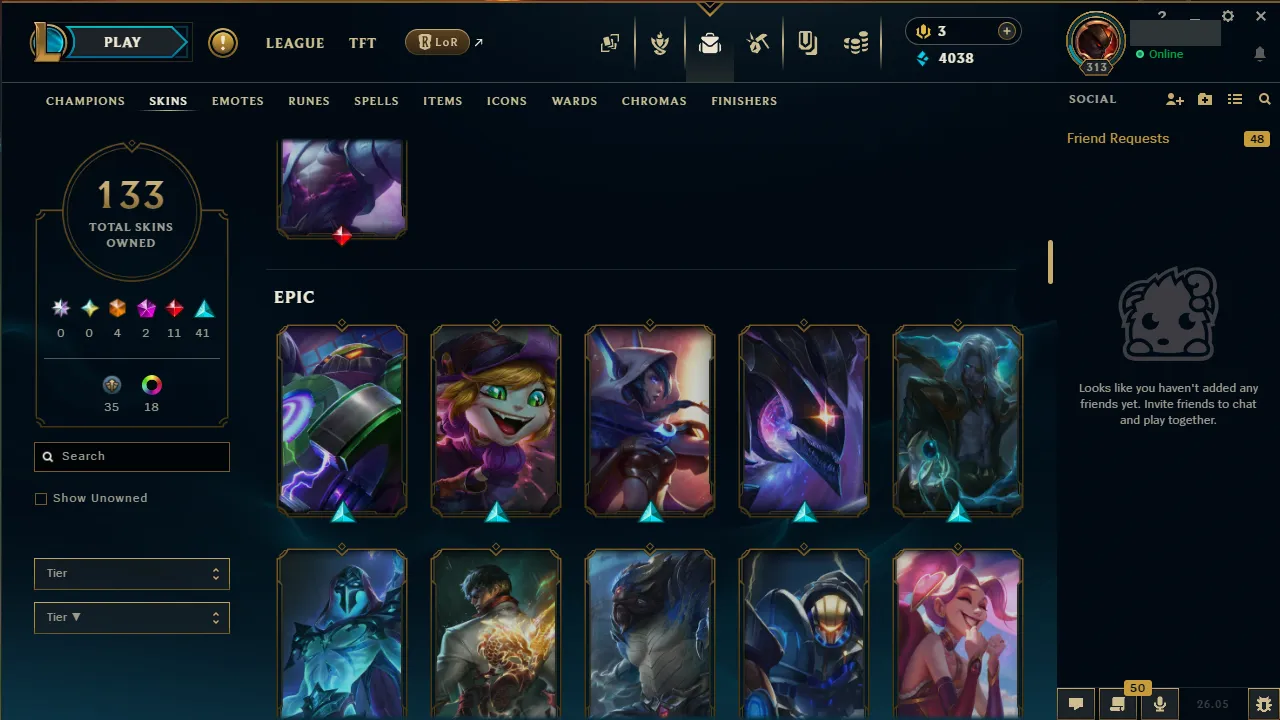The image size is (1280, 720).
Task: Switch to the CHROMAS tab
Action: coord(654,101)
